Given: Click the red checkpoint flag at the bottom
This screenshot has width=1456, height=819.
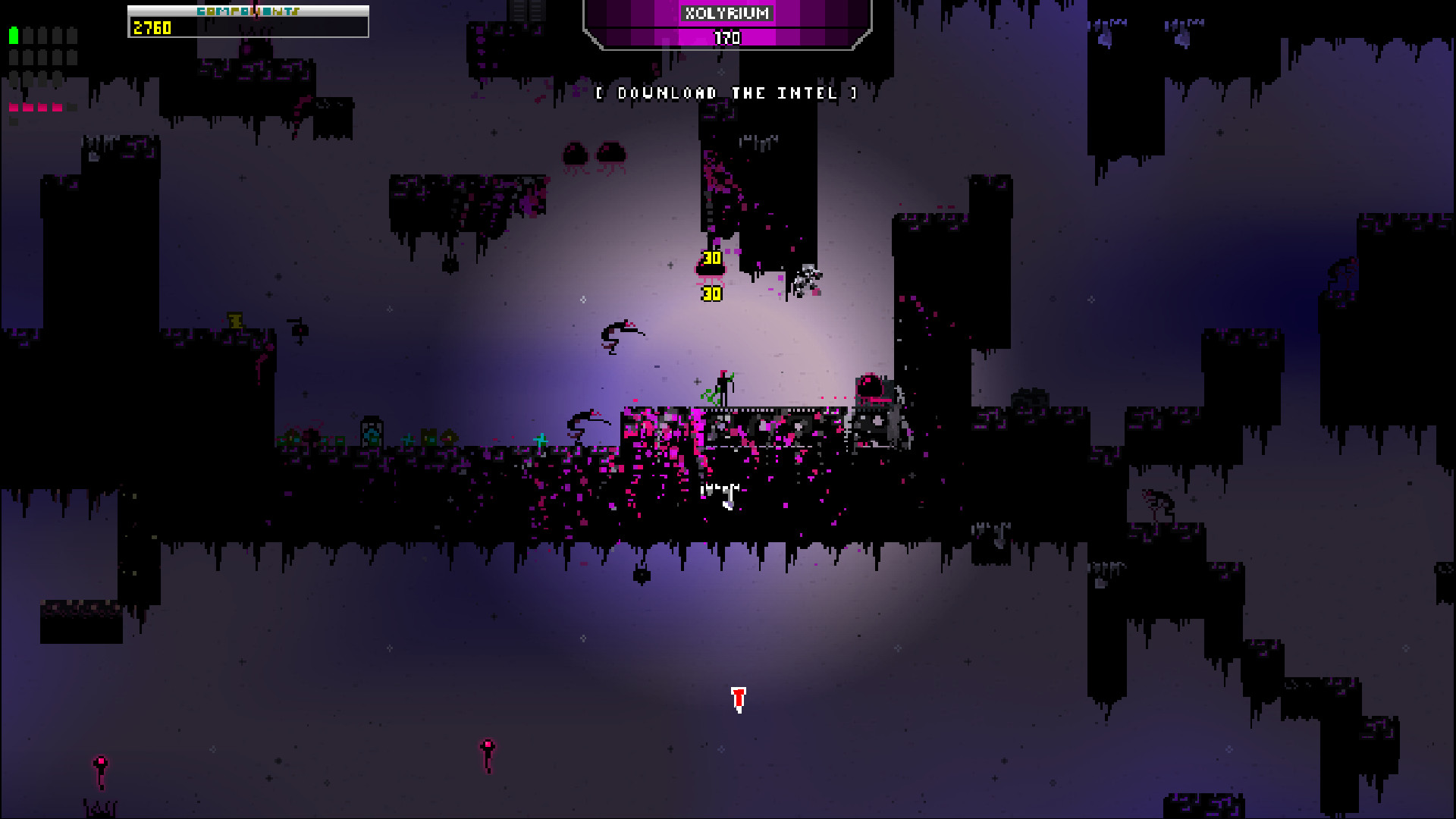Looking at the screenshot, I should [737, 698].
